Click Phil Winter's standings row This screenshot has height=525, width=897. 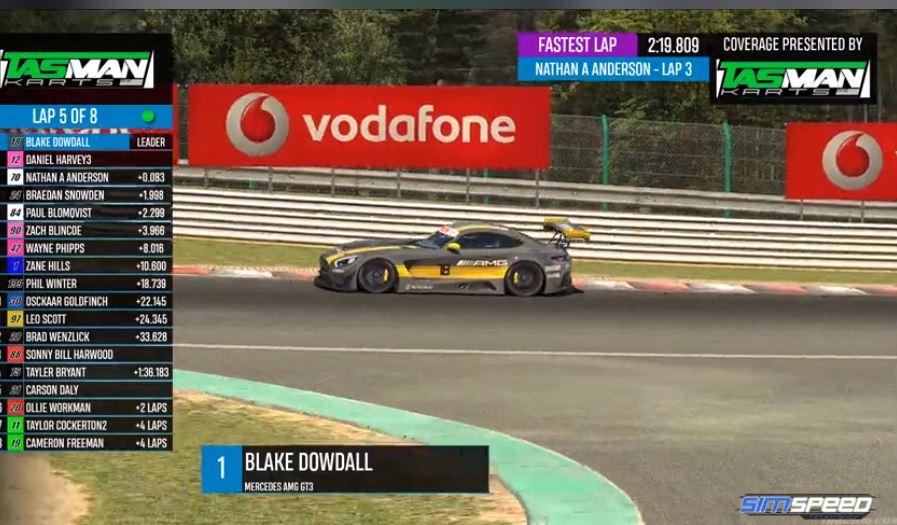(x=88, y=284)
